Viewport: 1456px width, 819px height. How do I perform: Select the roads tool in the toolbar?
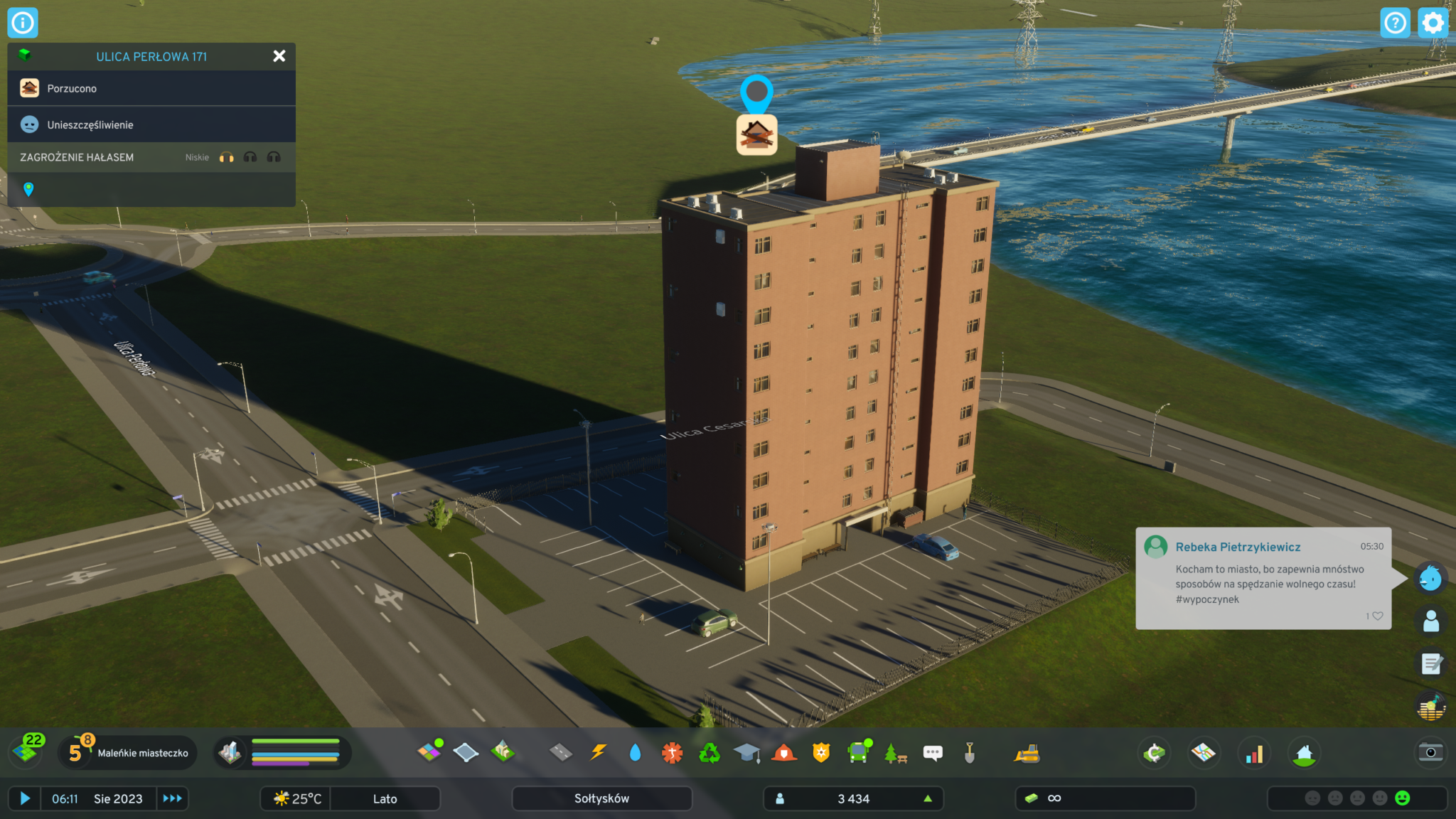(x=561, y=752)
